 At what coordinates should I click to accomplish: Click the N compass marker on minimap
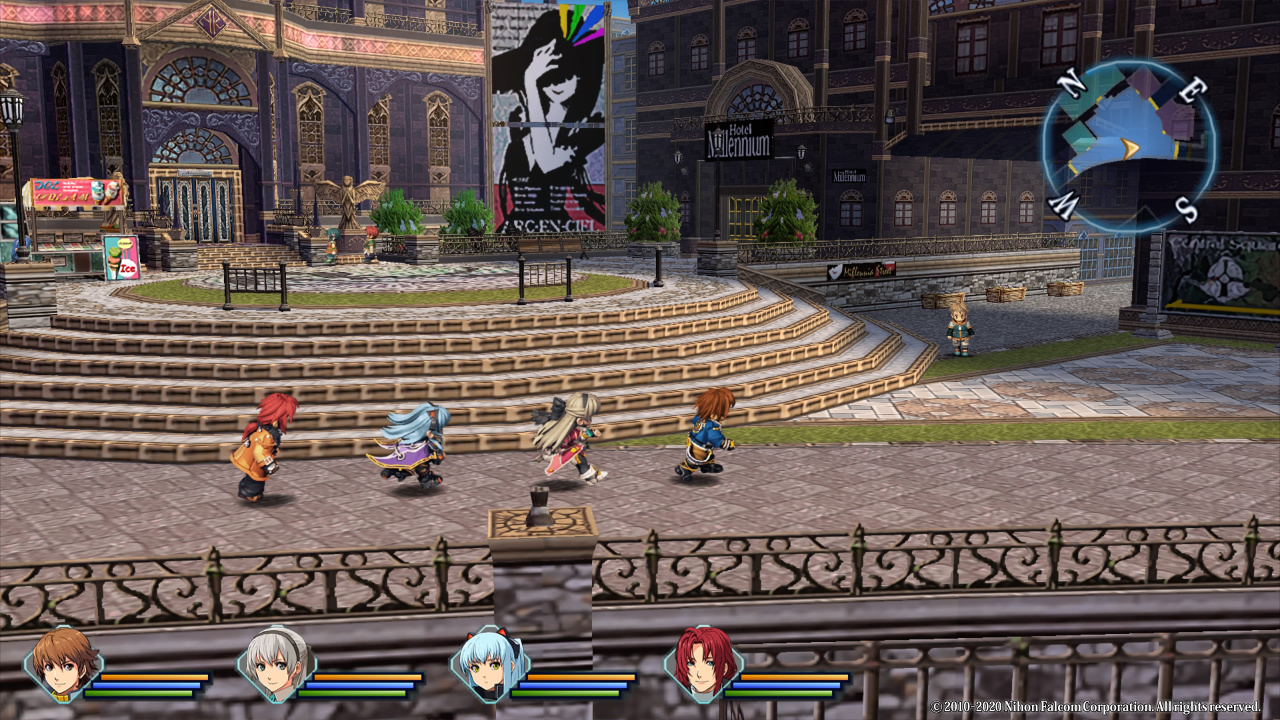(1070, 84)
